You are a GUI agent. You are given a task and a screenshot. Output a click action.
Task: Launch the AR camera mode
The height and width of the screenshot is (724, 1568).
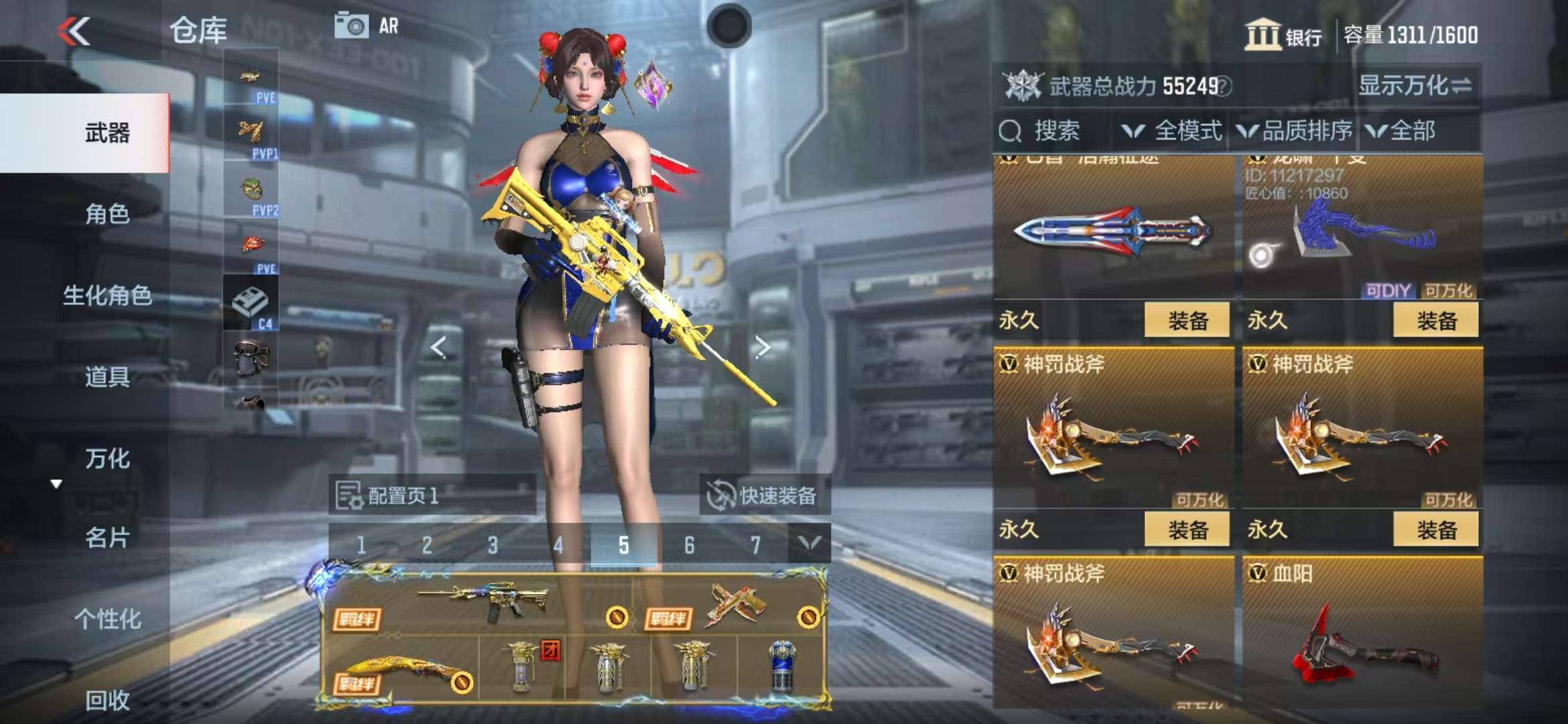click(367, 26)
